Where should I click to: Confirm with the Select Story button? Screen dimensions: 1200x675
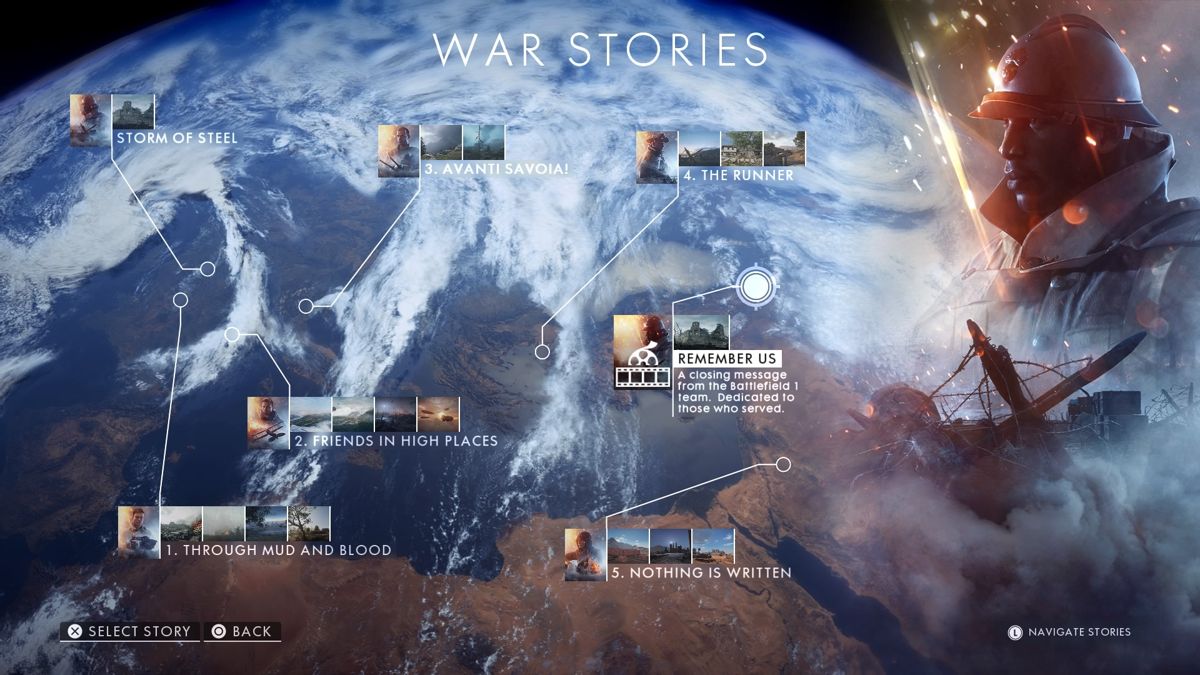[129, 631]
